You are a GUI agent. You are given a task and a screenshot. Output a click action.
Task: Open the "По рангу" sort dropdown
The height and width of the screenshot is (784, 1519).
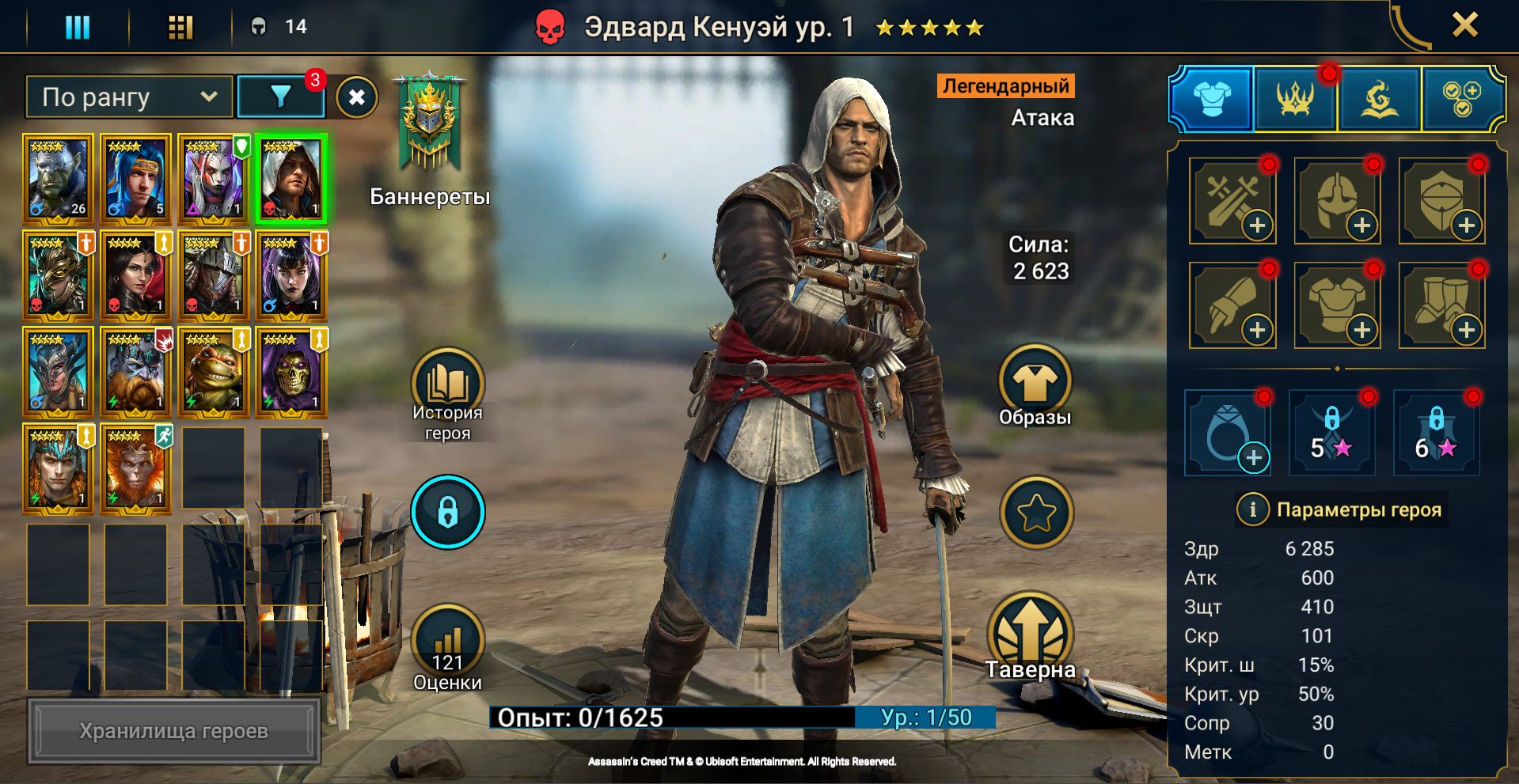coord(129,97)
